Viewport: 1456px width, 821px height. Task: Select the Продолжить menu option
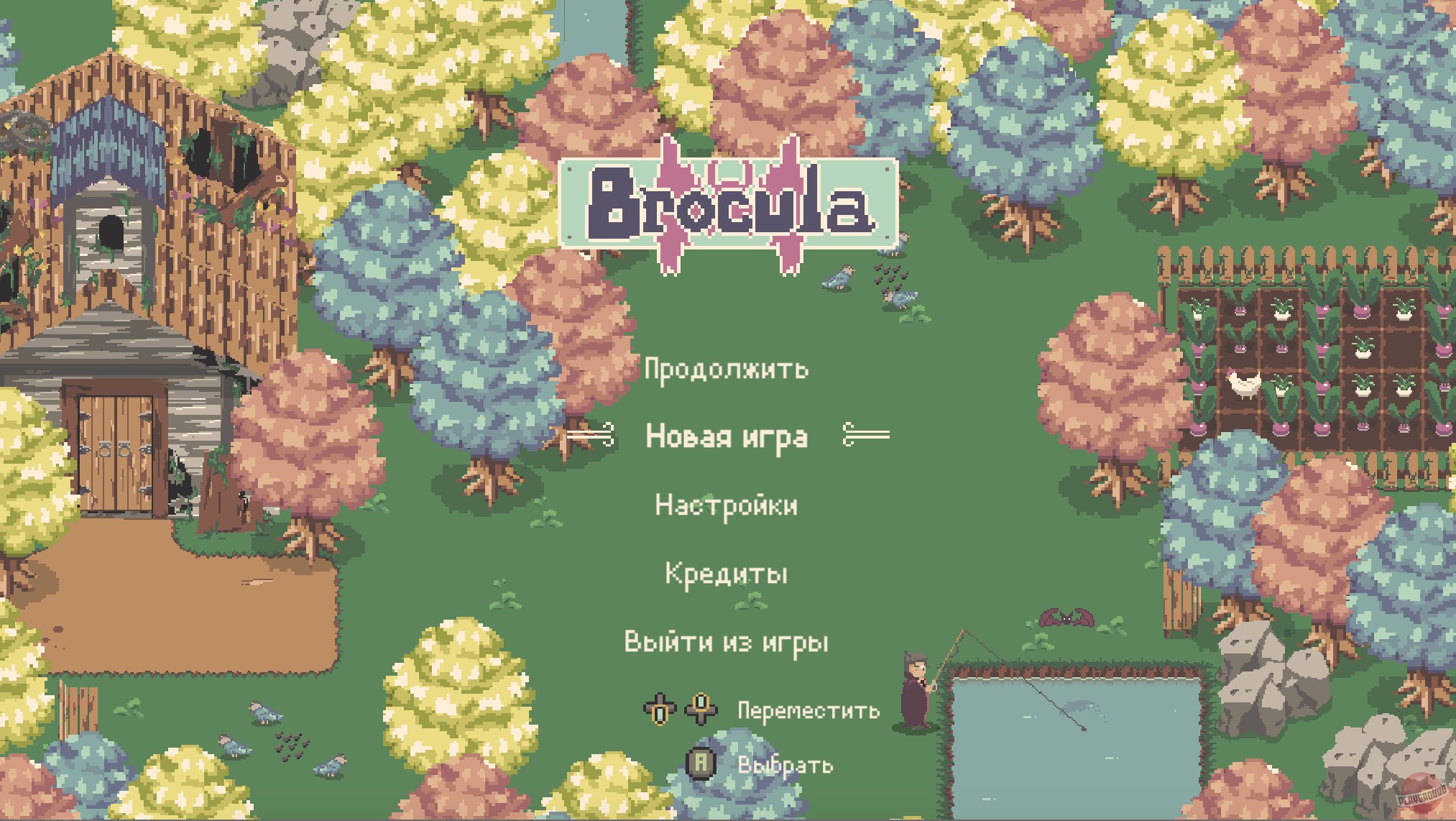(x=727, y=370)
